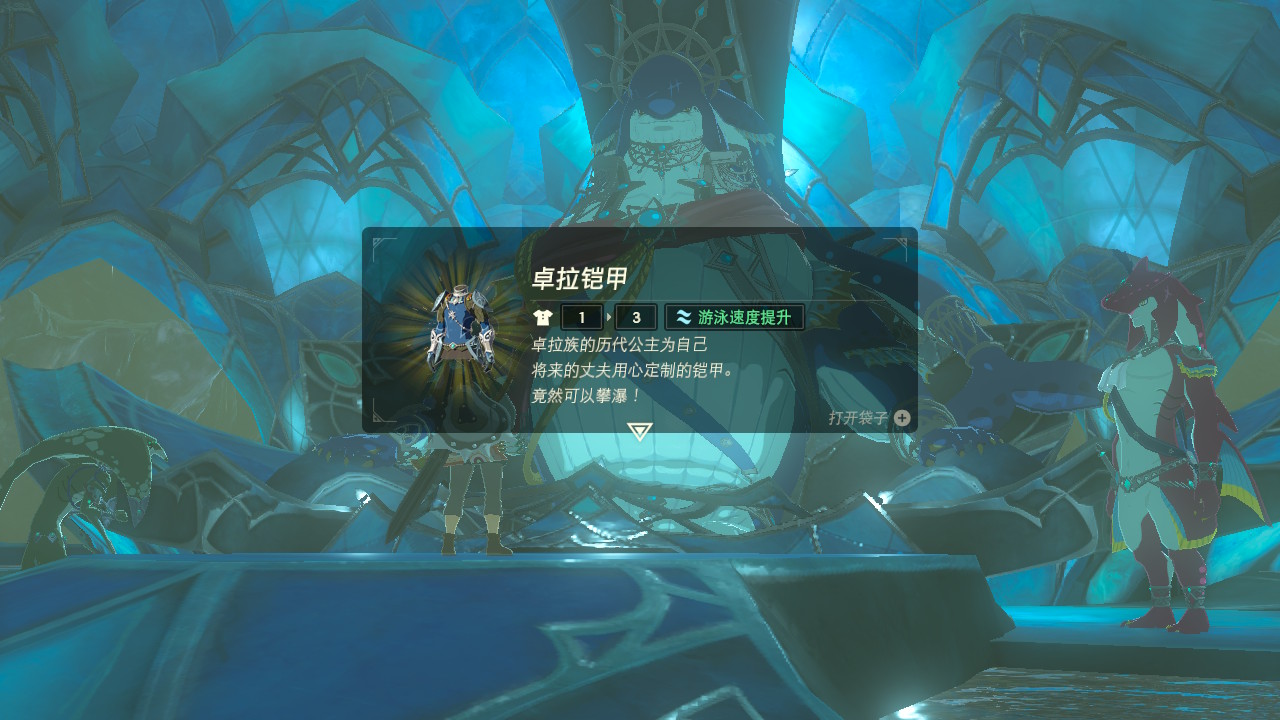Click the swim speed up effect badge

pos(735,318)
